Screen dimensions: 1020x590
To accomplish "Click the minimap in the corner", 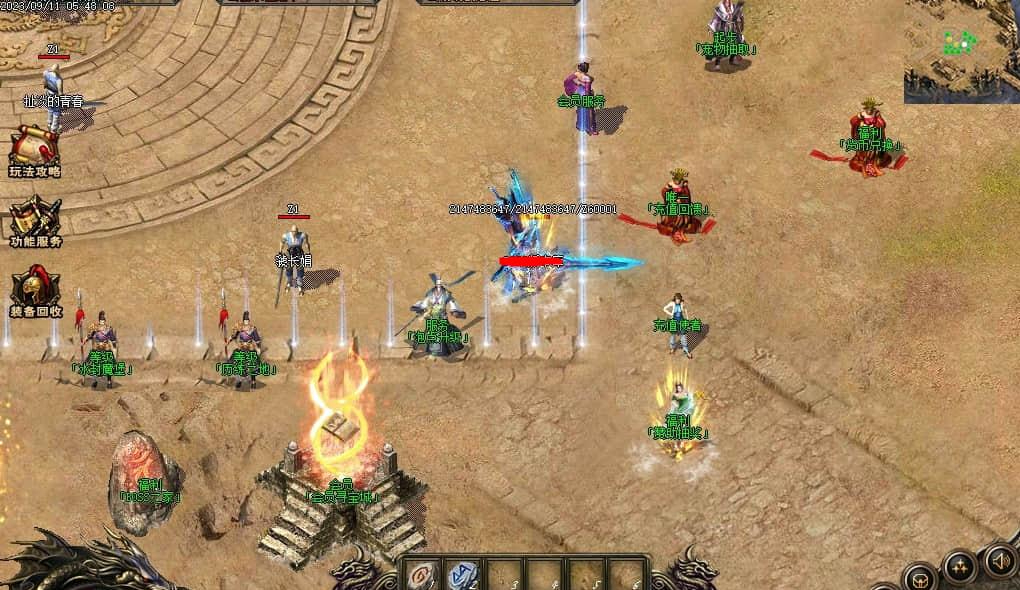I will 961,51.
